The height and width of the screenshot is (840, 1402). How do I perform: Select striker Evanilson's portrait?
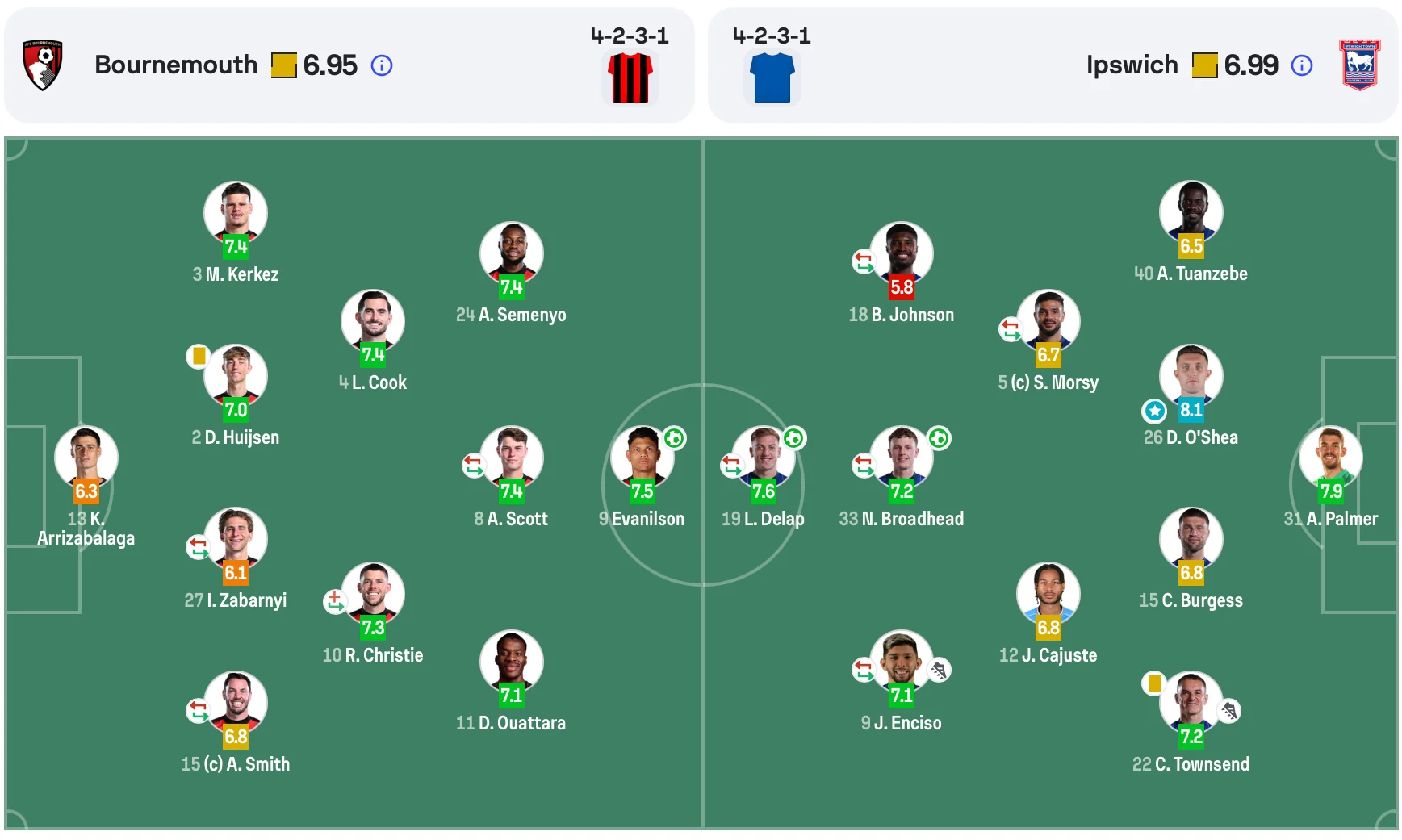point(642,458)
